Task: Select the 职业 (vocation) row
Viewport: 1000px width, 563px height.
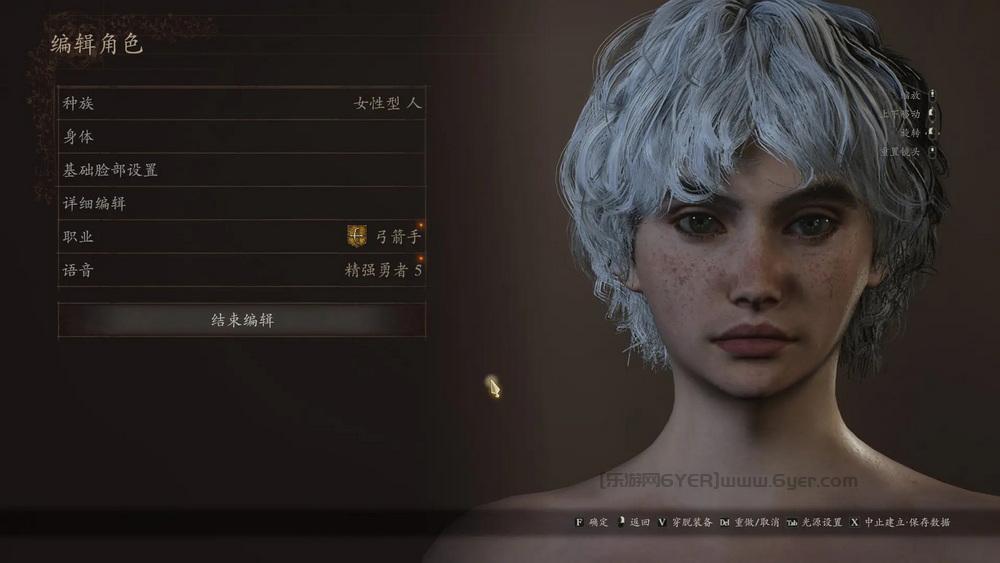Action: tap(241, 237)
